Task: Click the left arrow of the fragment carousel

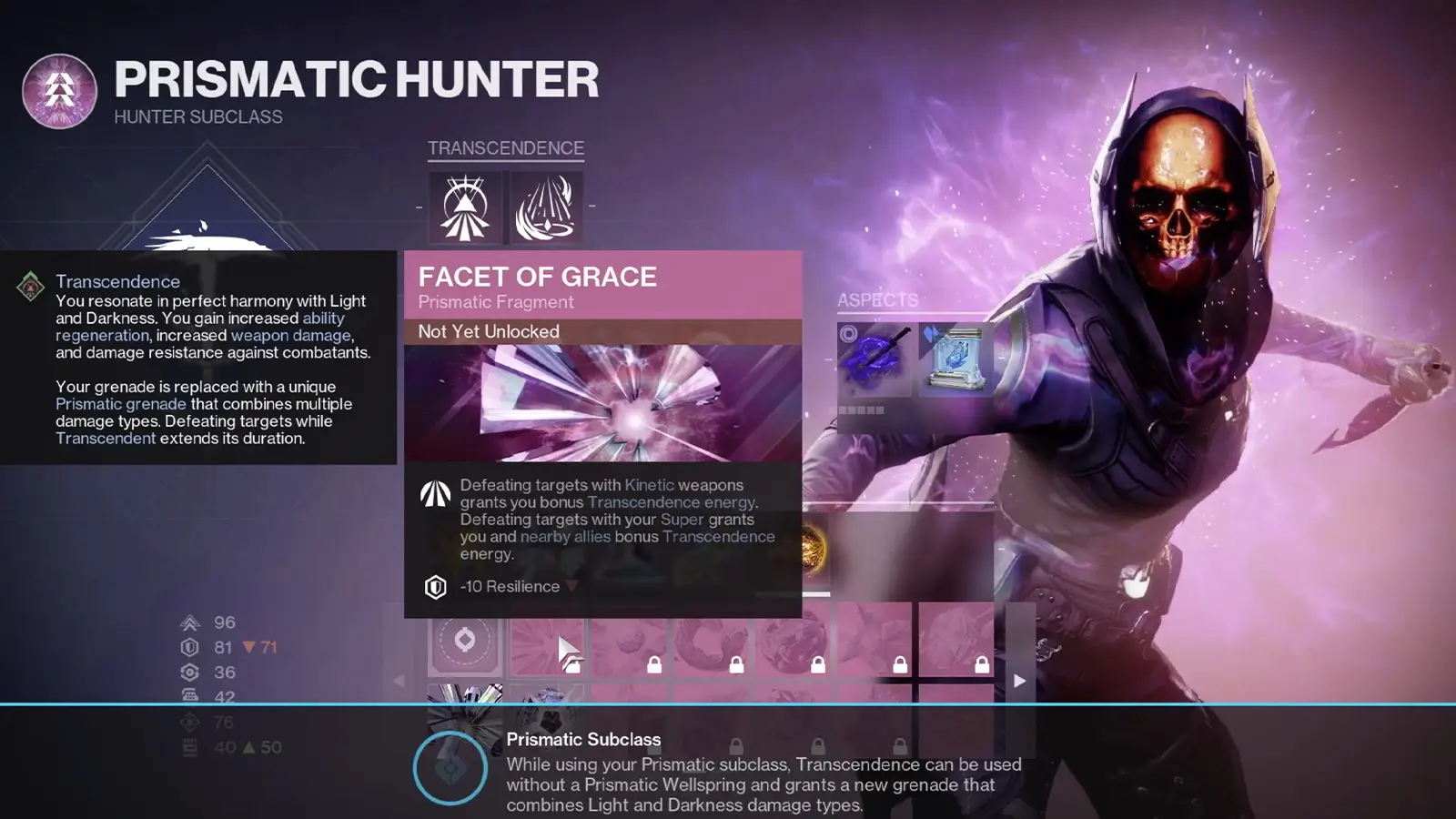Action: point(399,680)
